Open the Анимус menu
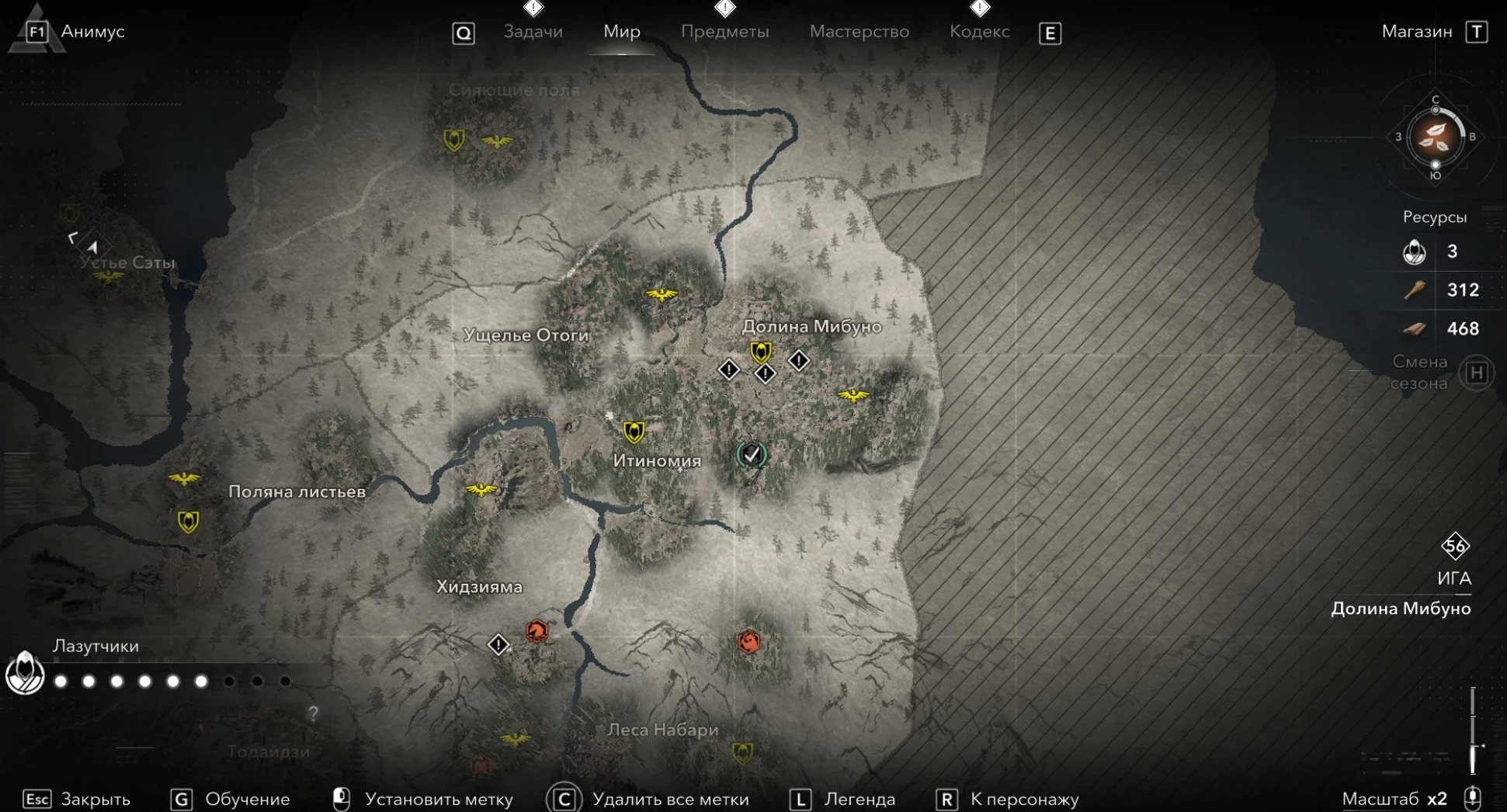1507x812 pixels. click(92, 32)
